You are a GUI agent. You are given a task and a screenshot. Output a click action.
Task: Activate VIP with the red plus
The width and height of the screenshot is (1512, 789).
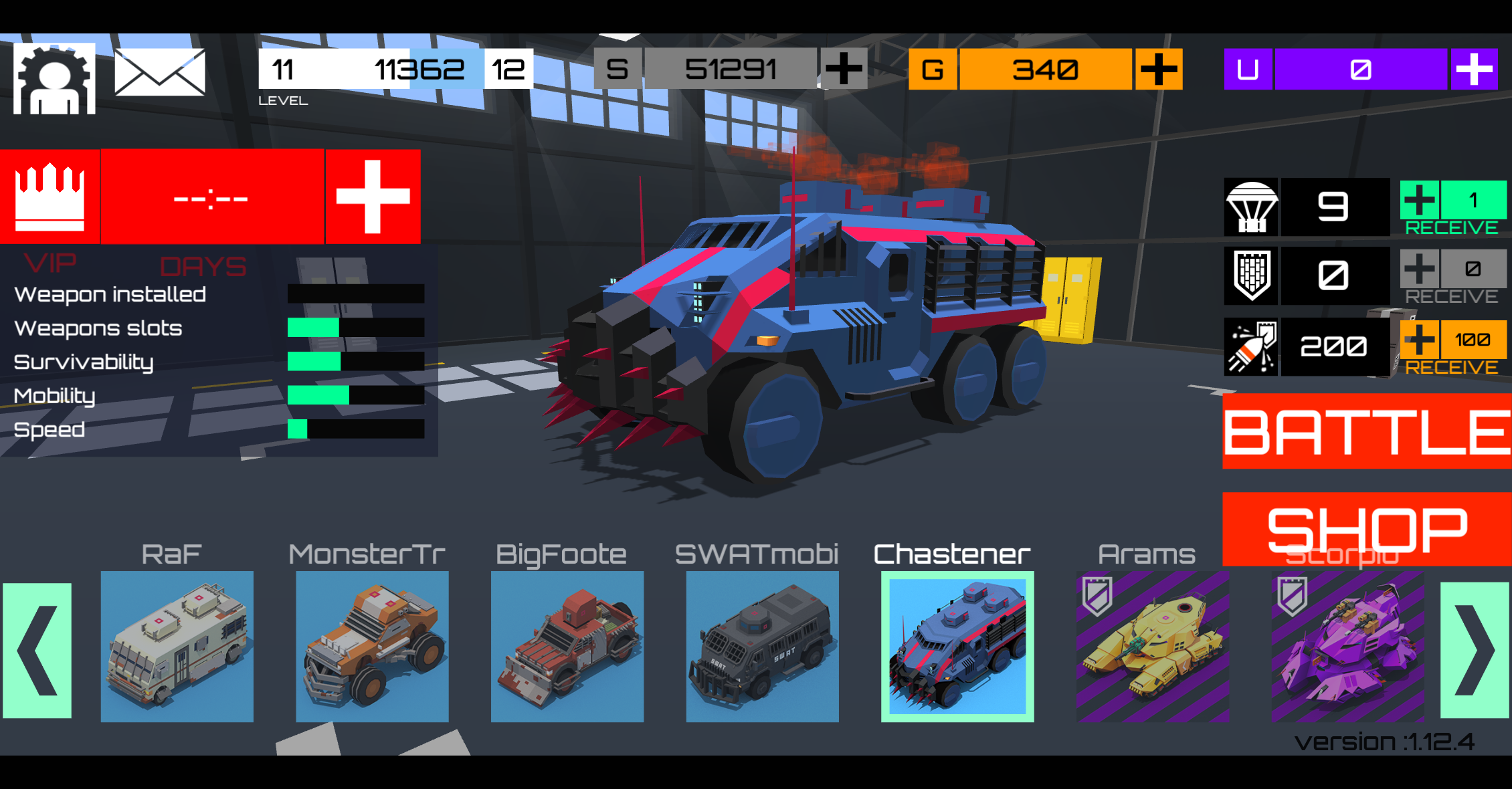click(373, 195)
